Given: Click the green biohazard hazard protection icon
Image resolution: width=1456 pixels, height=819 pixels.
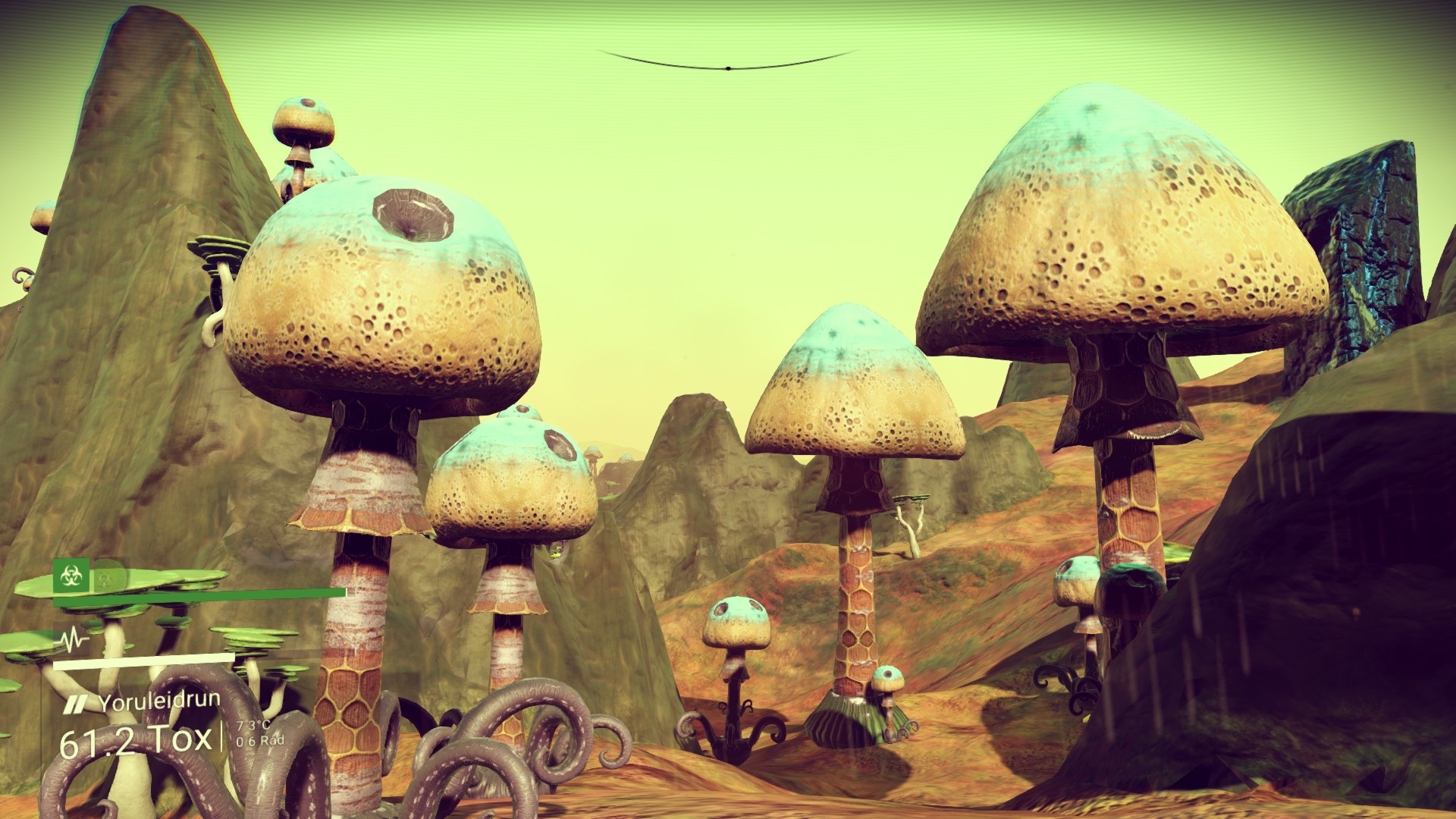Looking at the screenshot, I should pos(71,576).
